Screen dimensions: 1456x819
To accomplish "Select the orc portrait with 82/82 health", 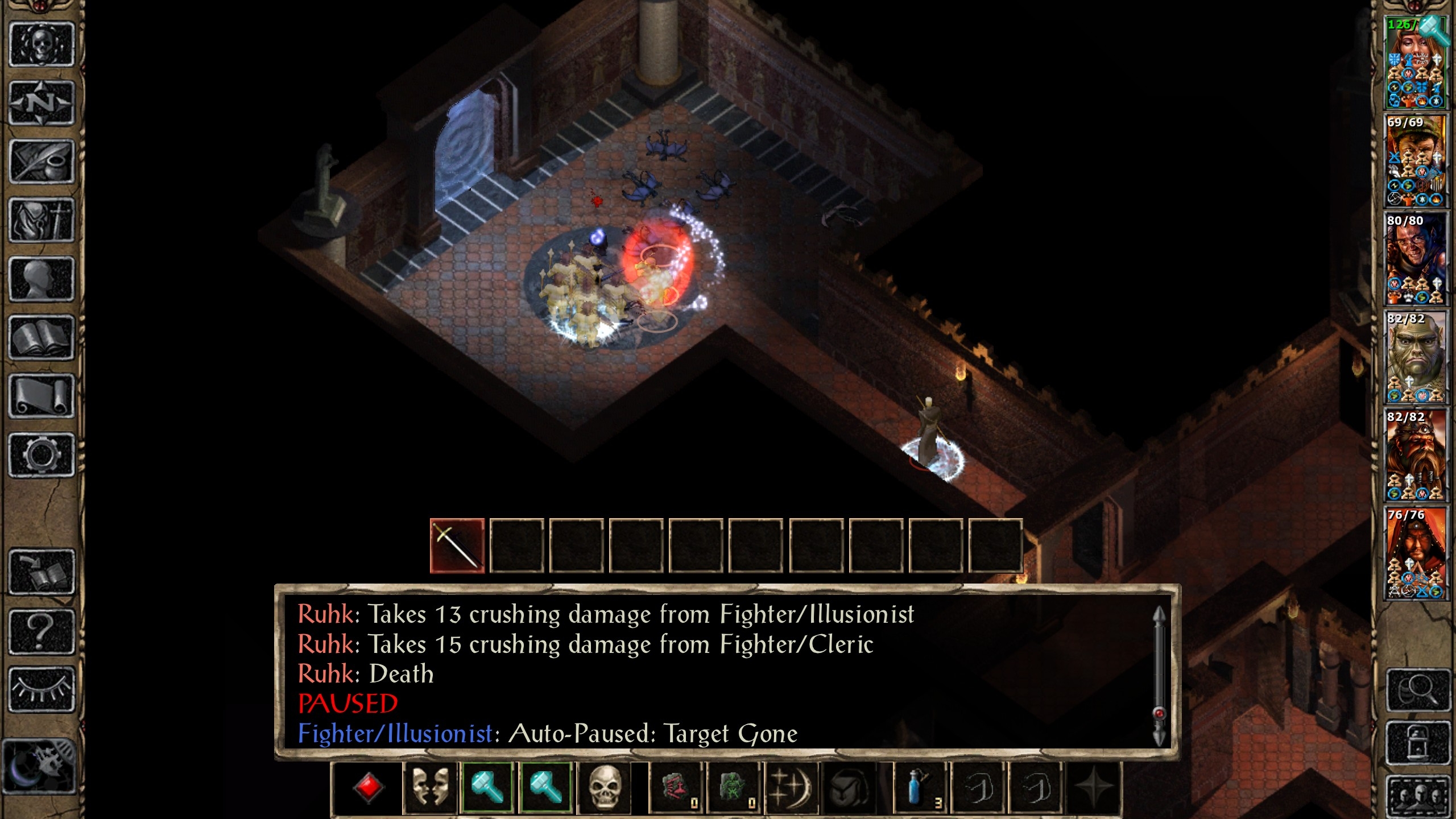I will click(1416, 357).
